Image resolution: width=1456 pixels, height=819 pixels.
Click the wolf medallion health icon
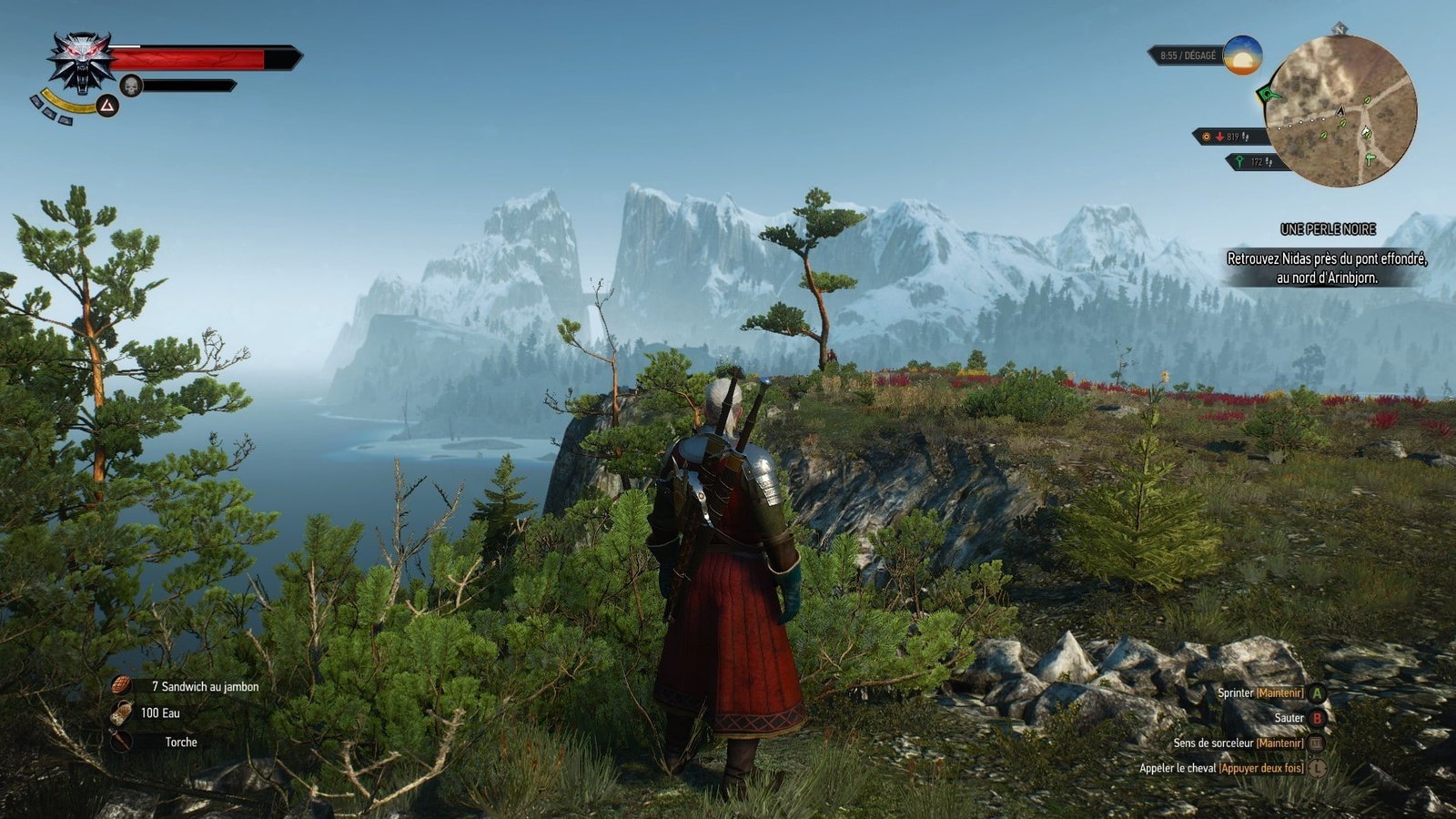point(82,62)
